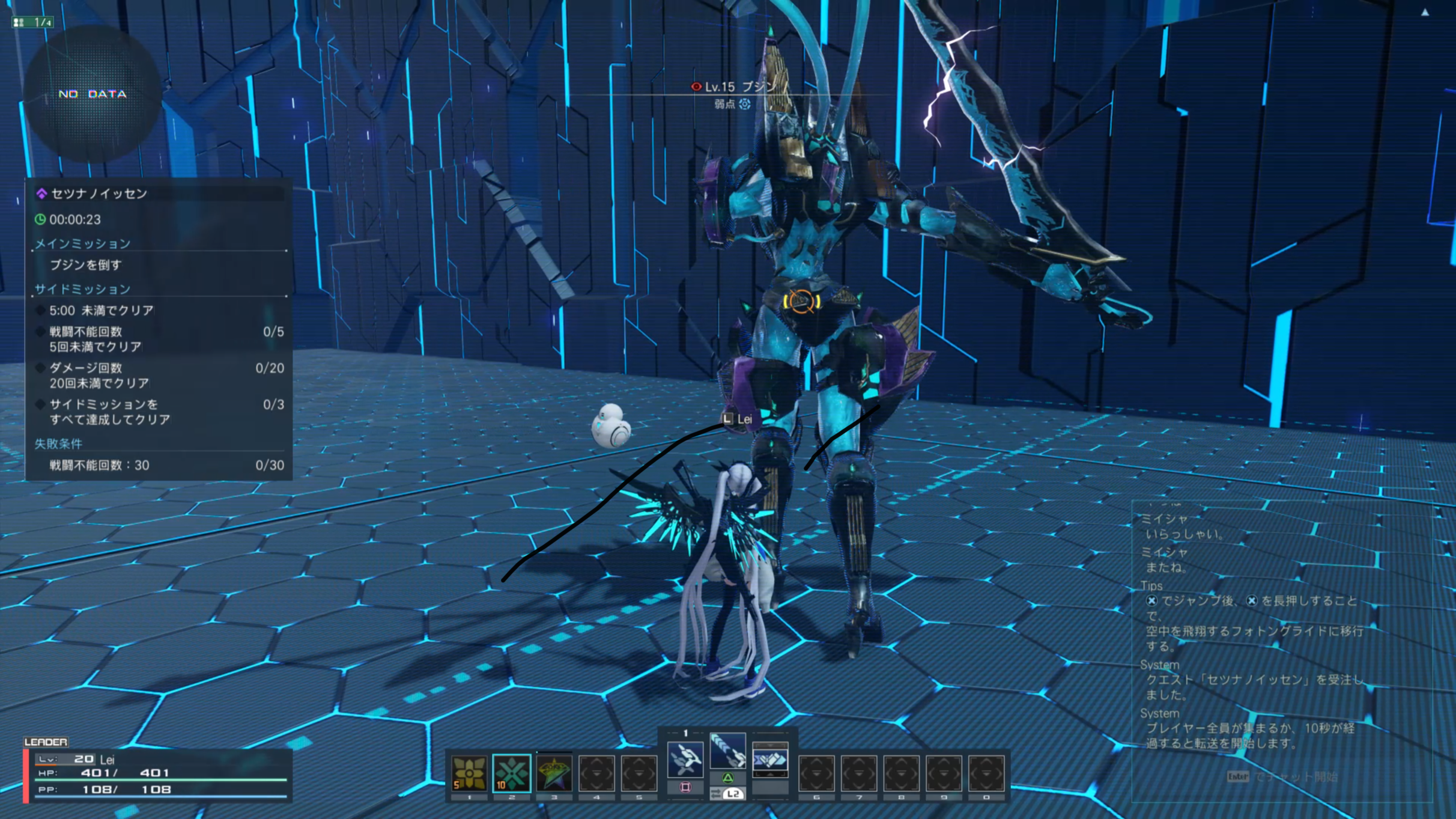Viewport: 1456px width, 819px height.
Task: Select the 5:00 未満でクリア side mission
Action: [102, 311]
